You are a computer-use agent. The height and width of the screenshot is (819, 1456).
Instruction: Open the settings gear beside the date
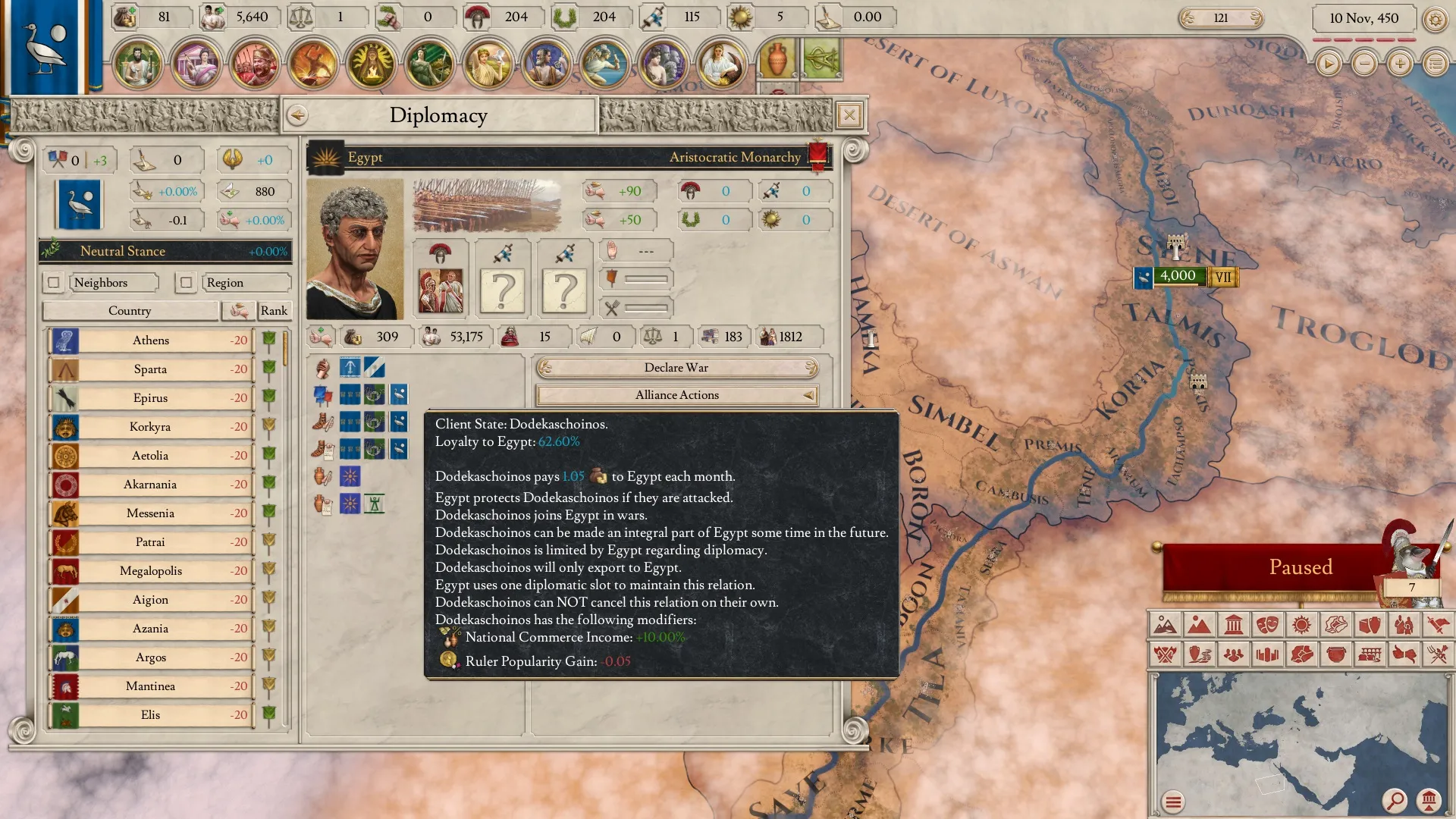(1435, 19)
